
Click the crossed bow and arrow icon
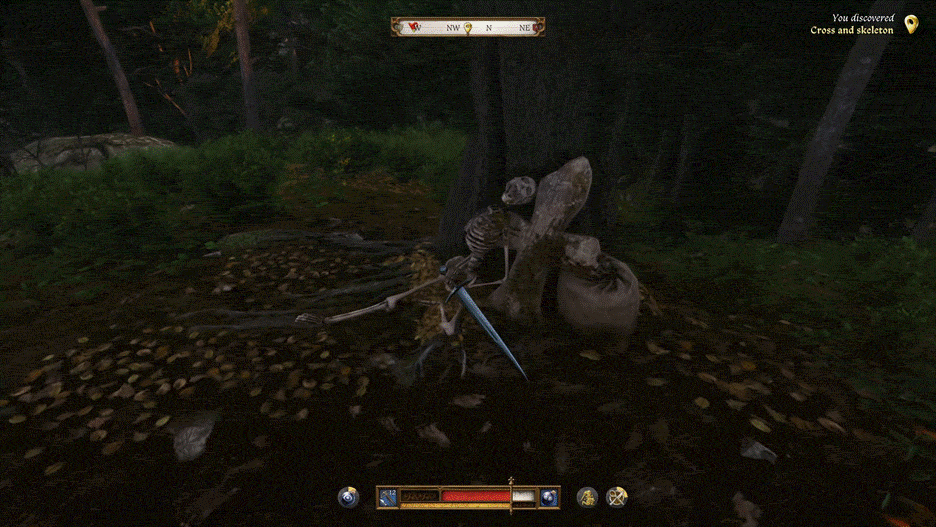click(617, 497)
